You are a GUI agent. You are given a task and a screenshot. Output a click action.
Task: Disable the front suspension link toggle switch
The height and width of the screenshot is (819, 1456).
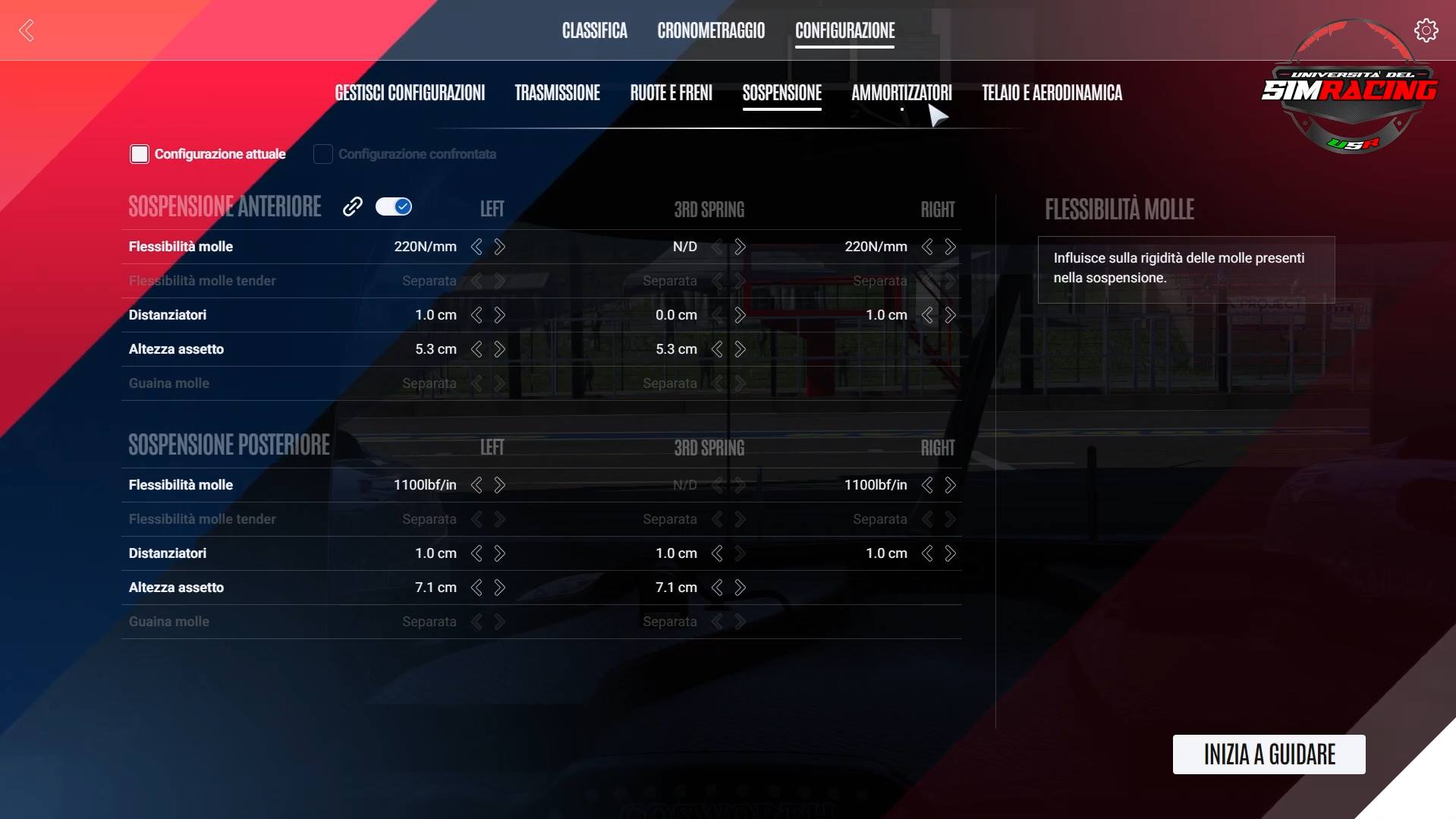click(x=394, y=206)
